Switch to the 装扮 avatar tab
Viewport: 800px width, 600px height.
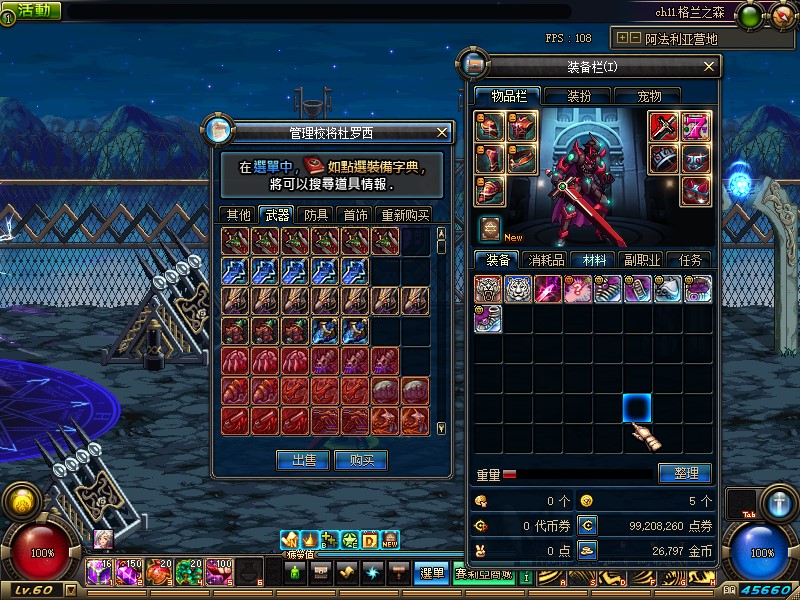(579, 96)
